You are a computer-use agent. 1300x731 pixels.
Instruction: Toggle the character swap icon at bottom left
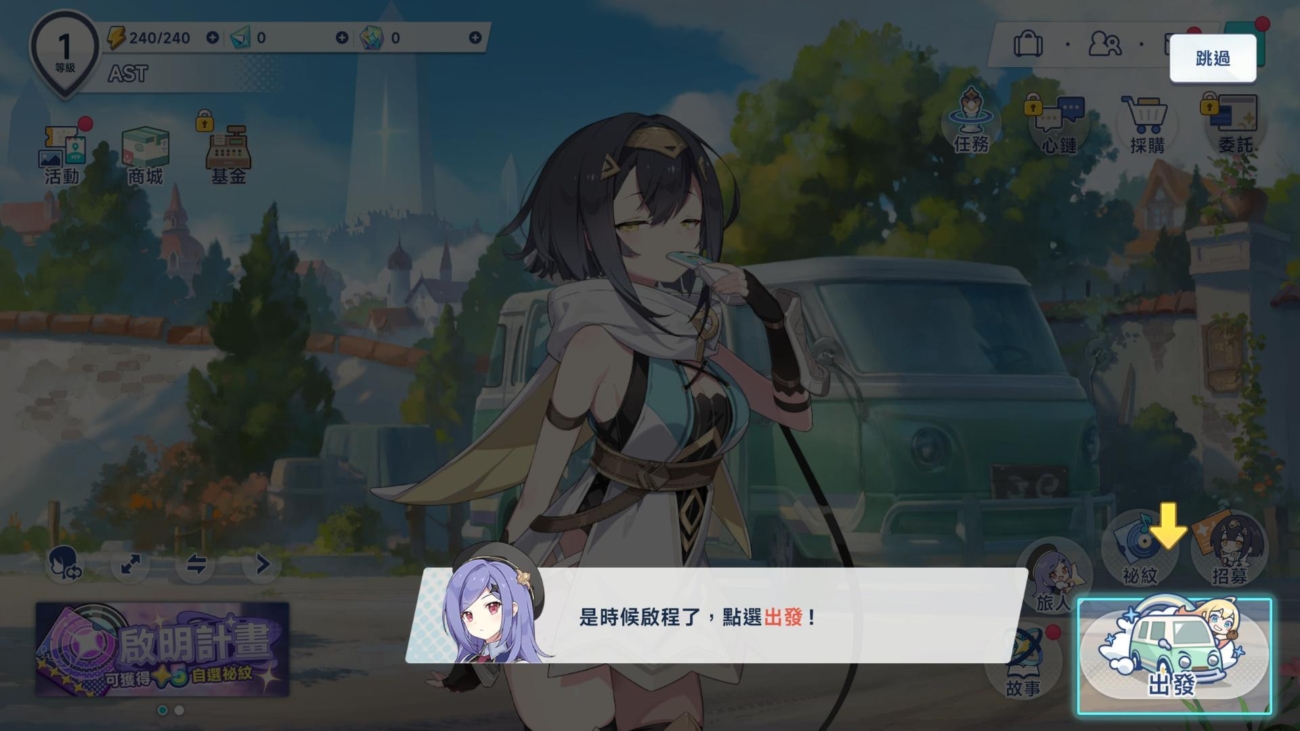(62, 565)
